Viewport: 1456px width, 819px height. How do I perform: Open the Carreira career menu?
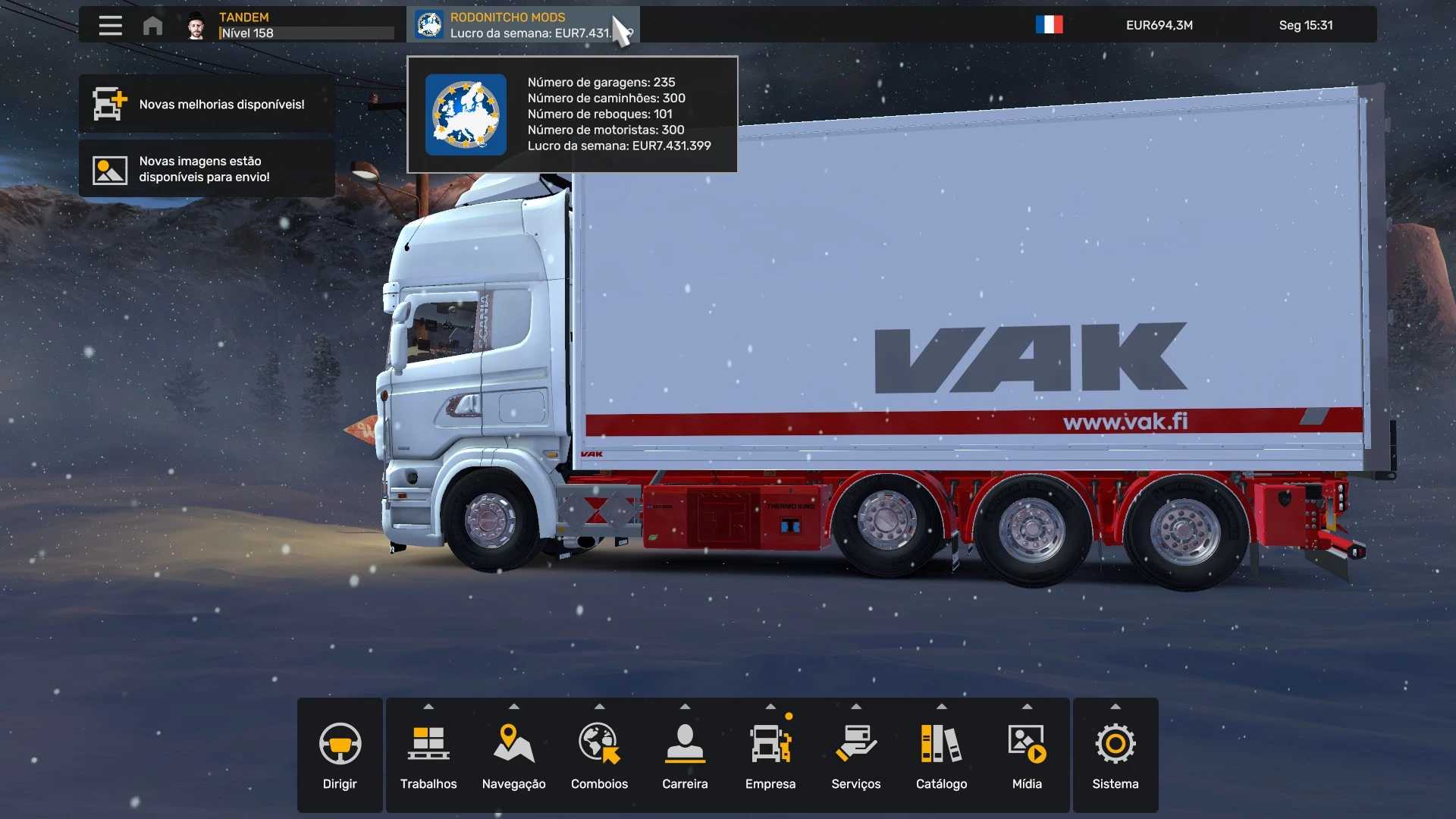(x=685, y=755)
